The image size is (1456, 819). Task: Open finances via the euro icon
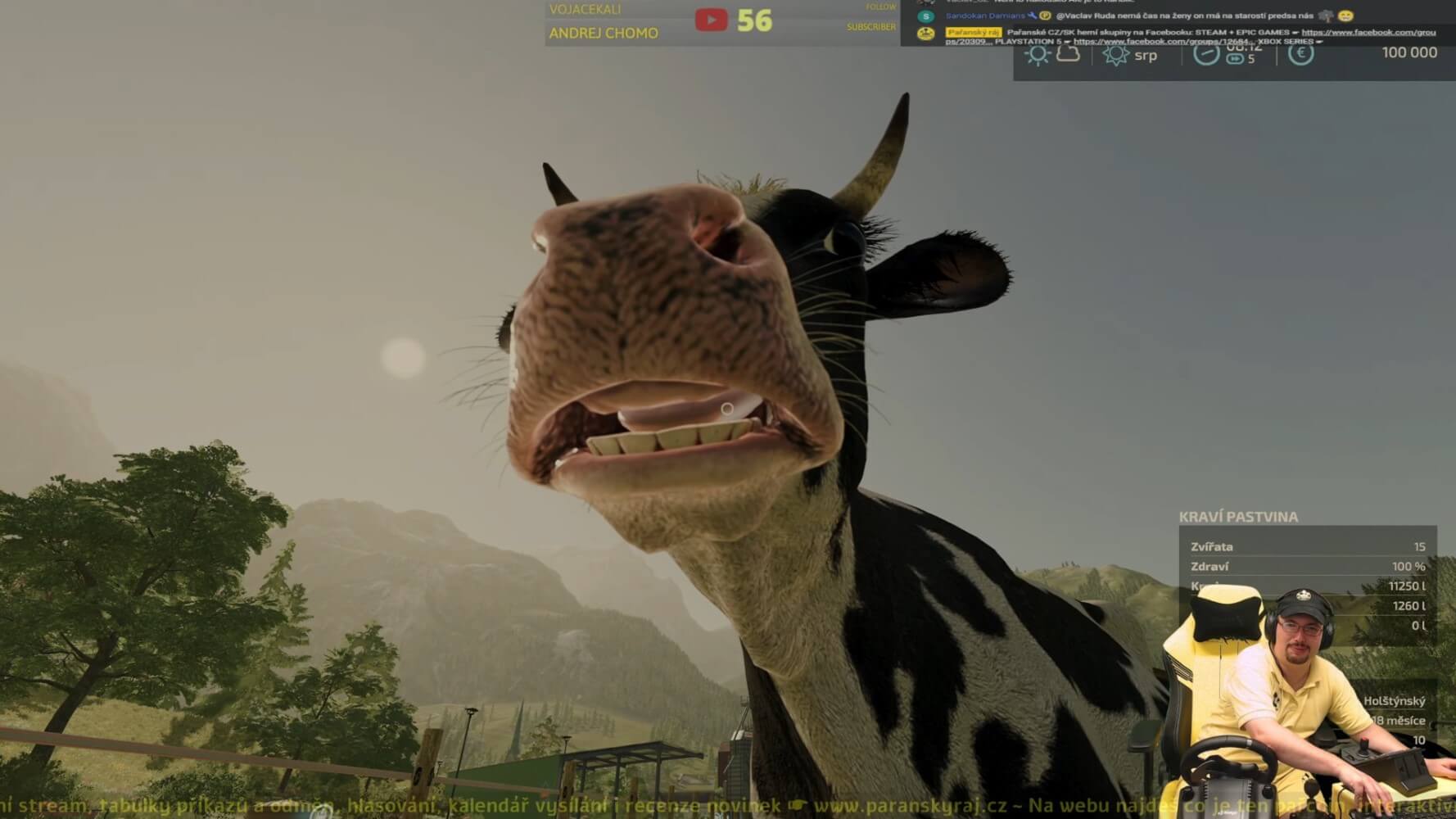pyautogui.click(x=1300, y=53)
